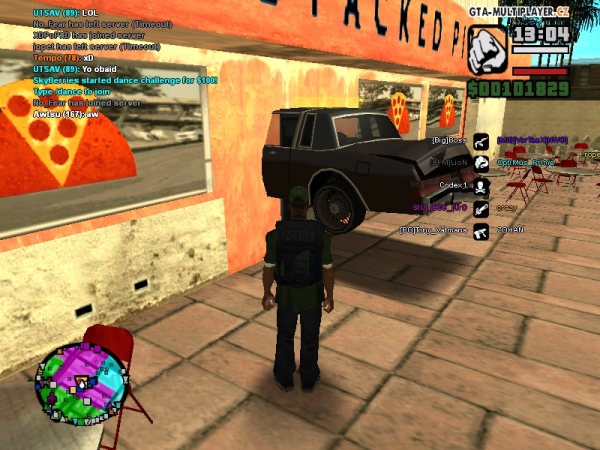Click the chainsaw icon in the kill feed
The height and width of the screenshot is (450, 600).
coord(481,209)
